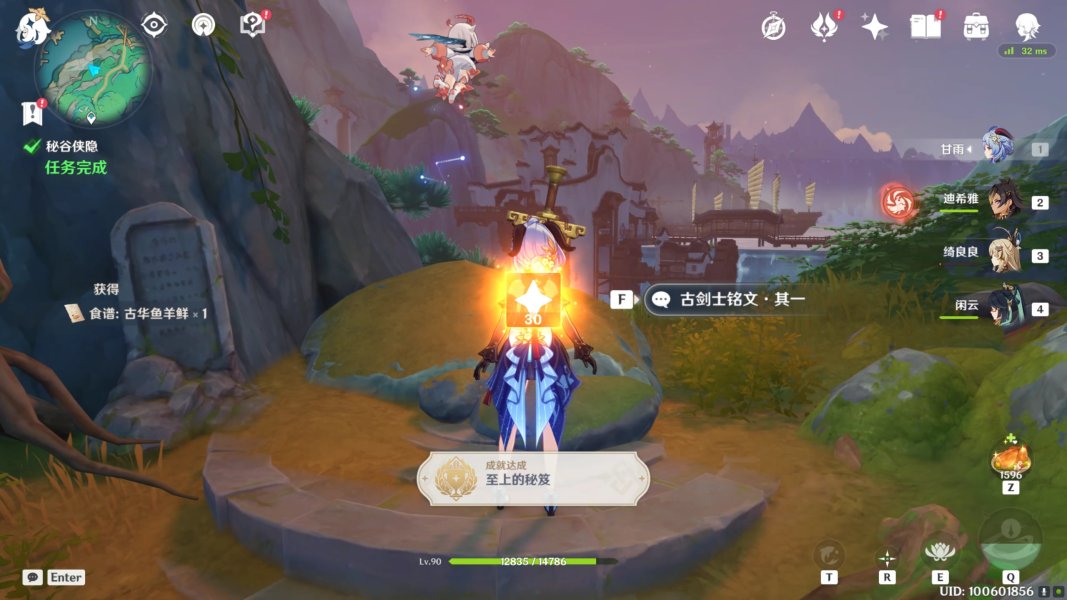Open the wish star icon
This screenshot has height=600, width=1067.
(x=875, y=27)
